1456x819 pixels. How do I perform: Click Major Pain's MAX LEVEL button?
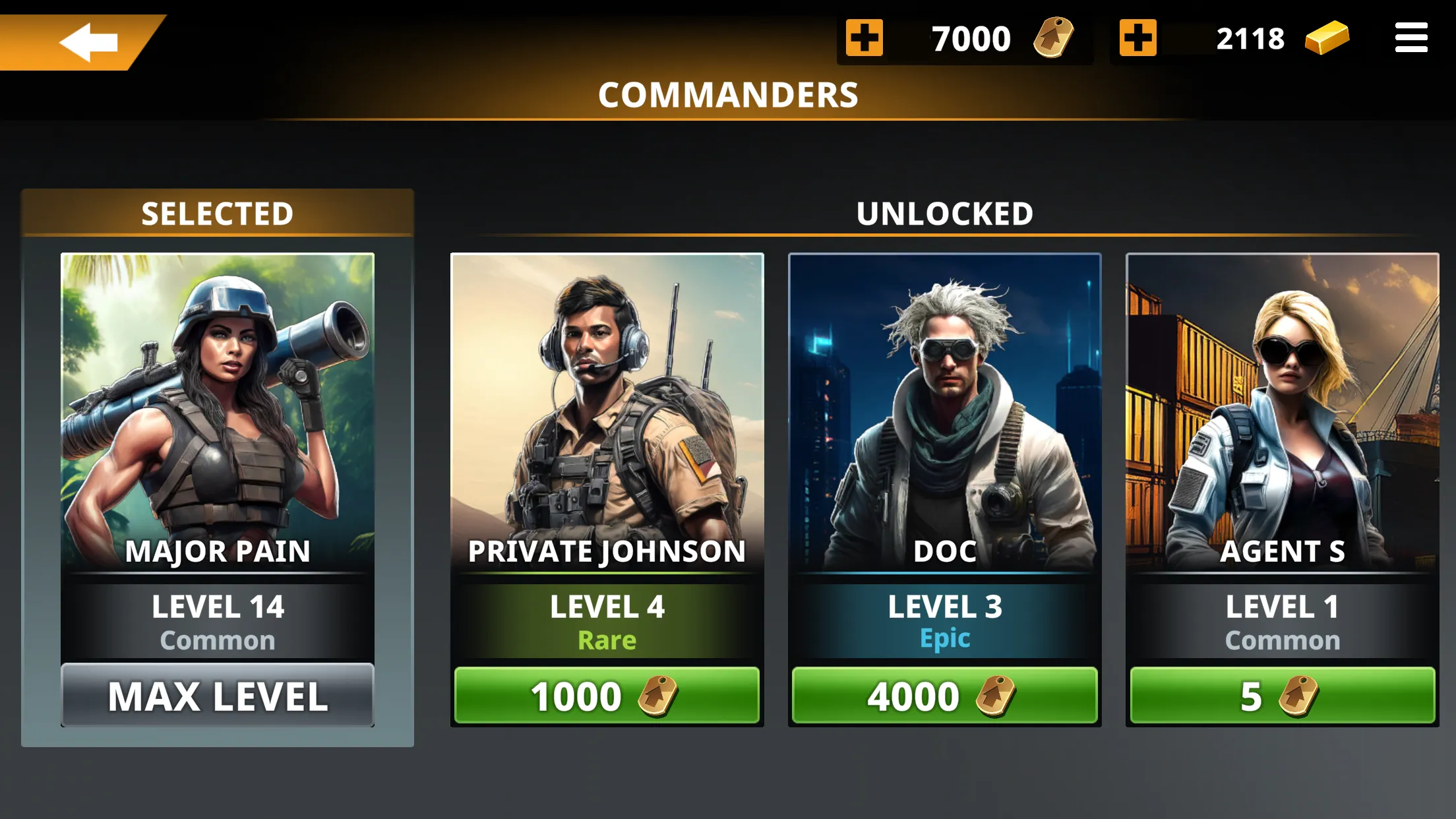tap(216, 696)
